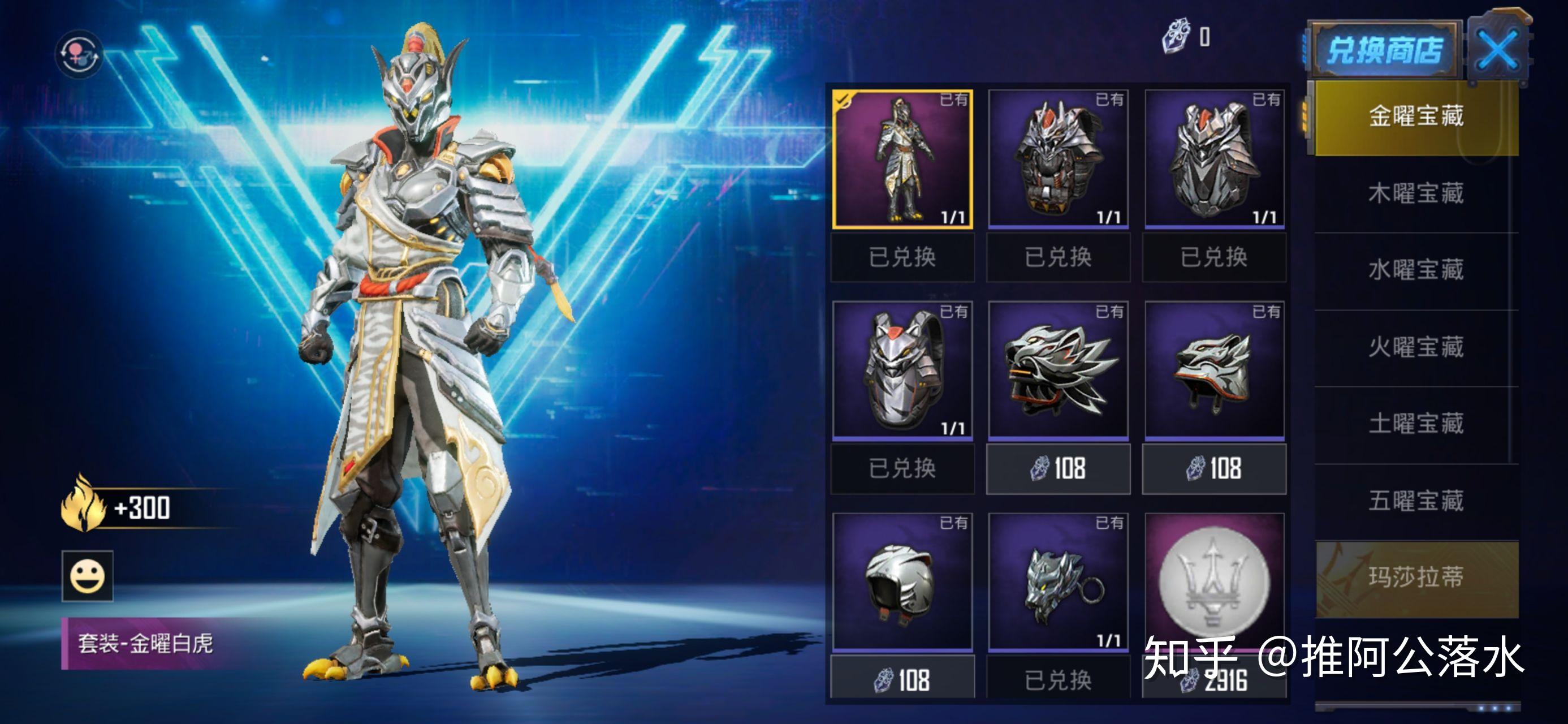
Task: Switch to the 玛莎拉蒂 shop tab
Action: point(1416,578)
